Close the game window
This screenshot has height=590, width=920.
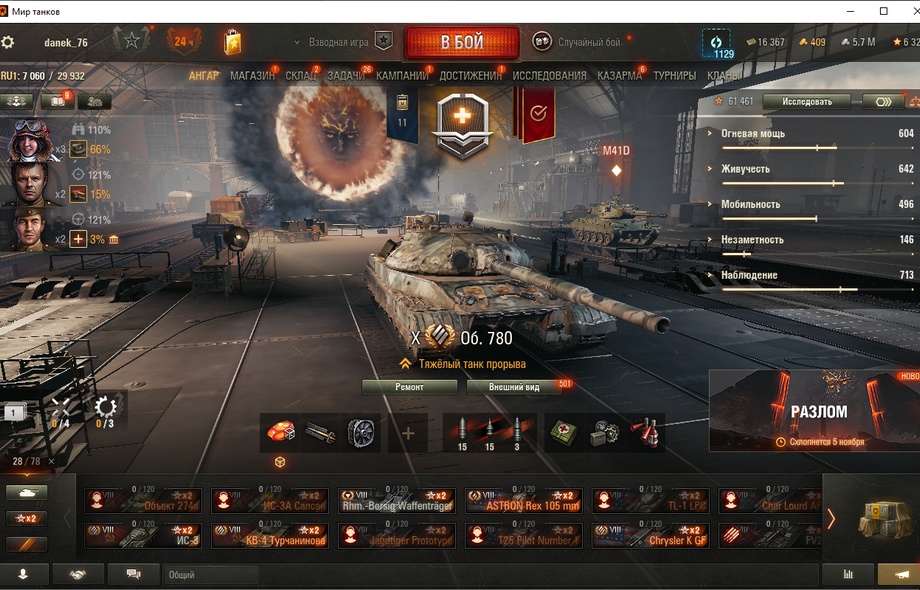click(905, 10)
